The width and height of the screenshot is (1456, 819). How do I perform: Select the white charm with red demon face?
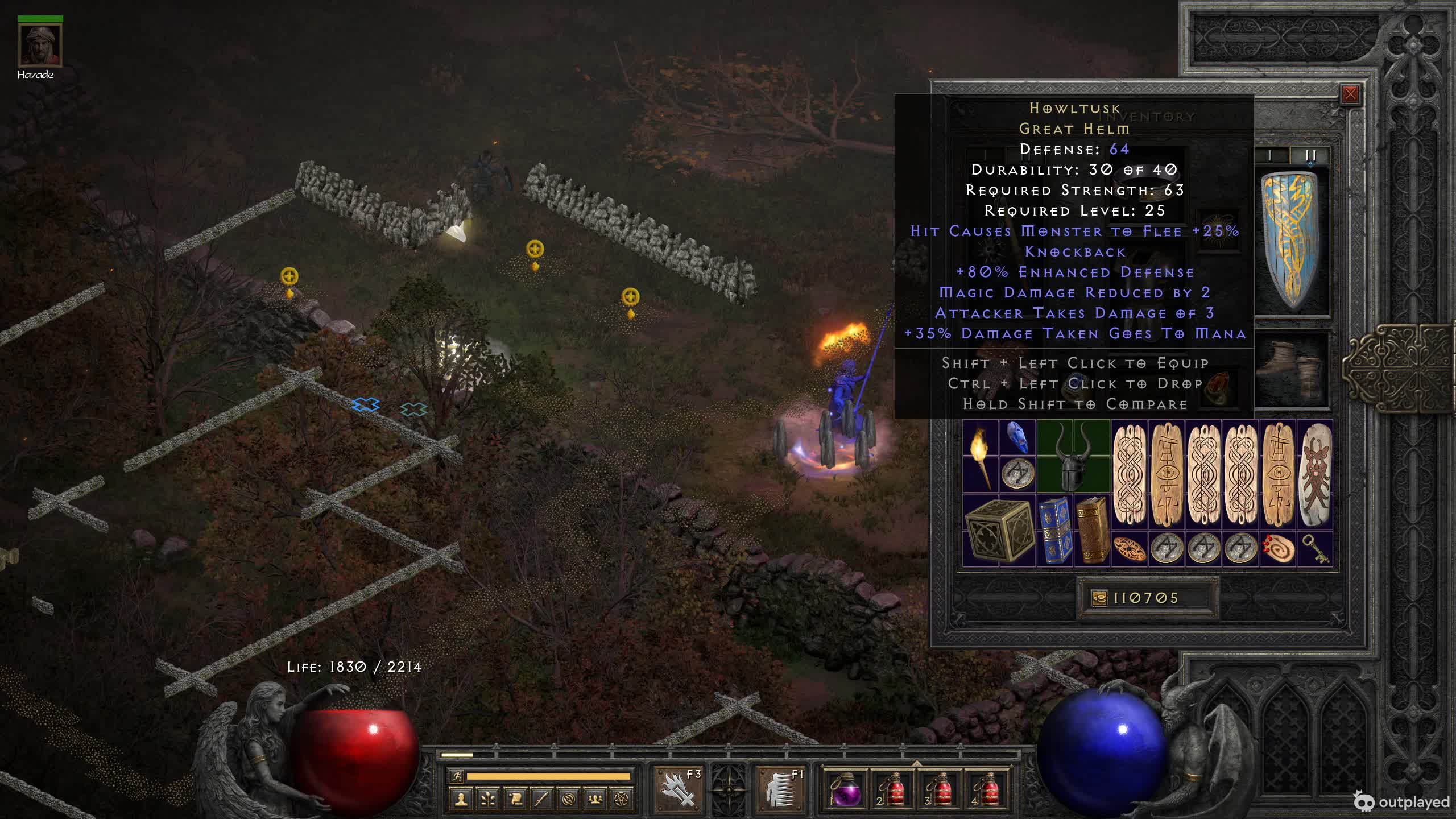(1316, 475)
